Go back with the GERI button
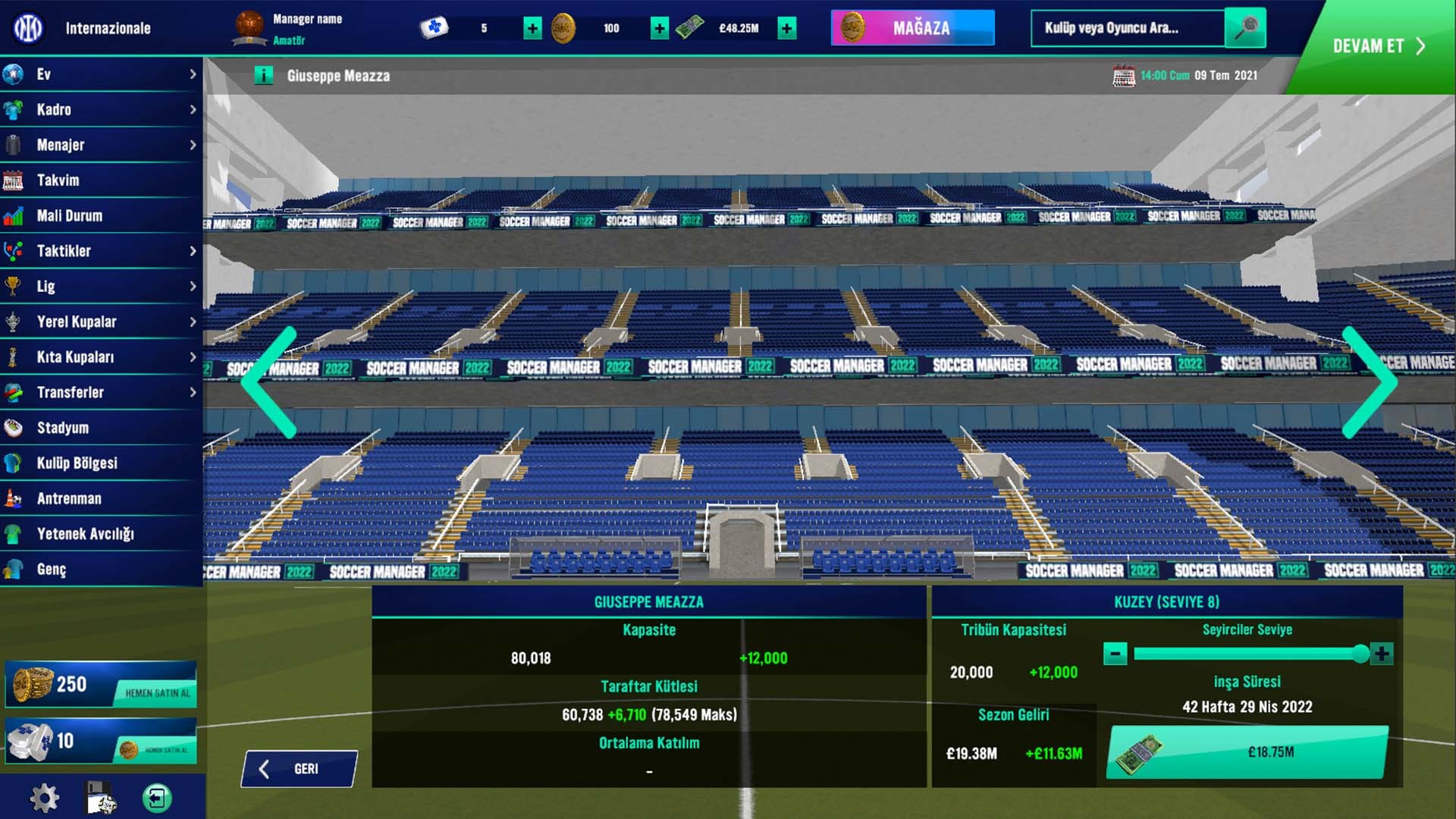 click(299, 769)
